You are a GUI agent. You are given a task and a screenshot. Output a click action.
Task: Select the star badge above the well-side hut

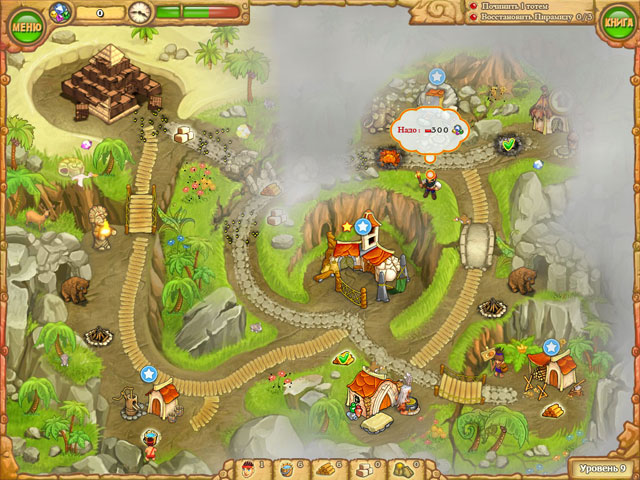click(149, 374)
